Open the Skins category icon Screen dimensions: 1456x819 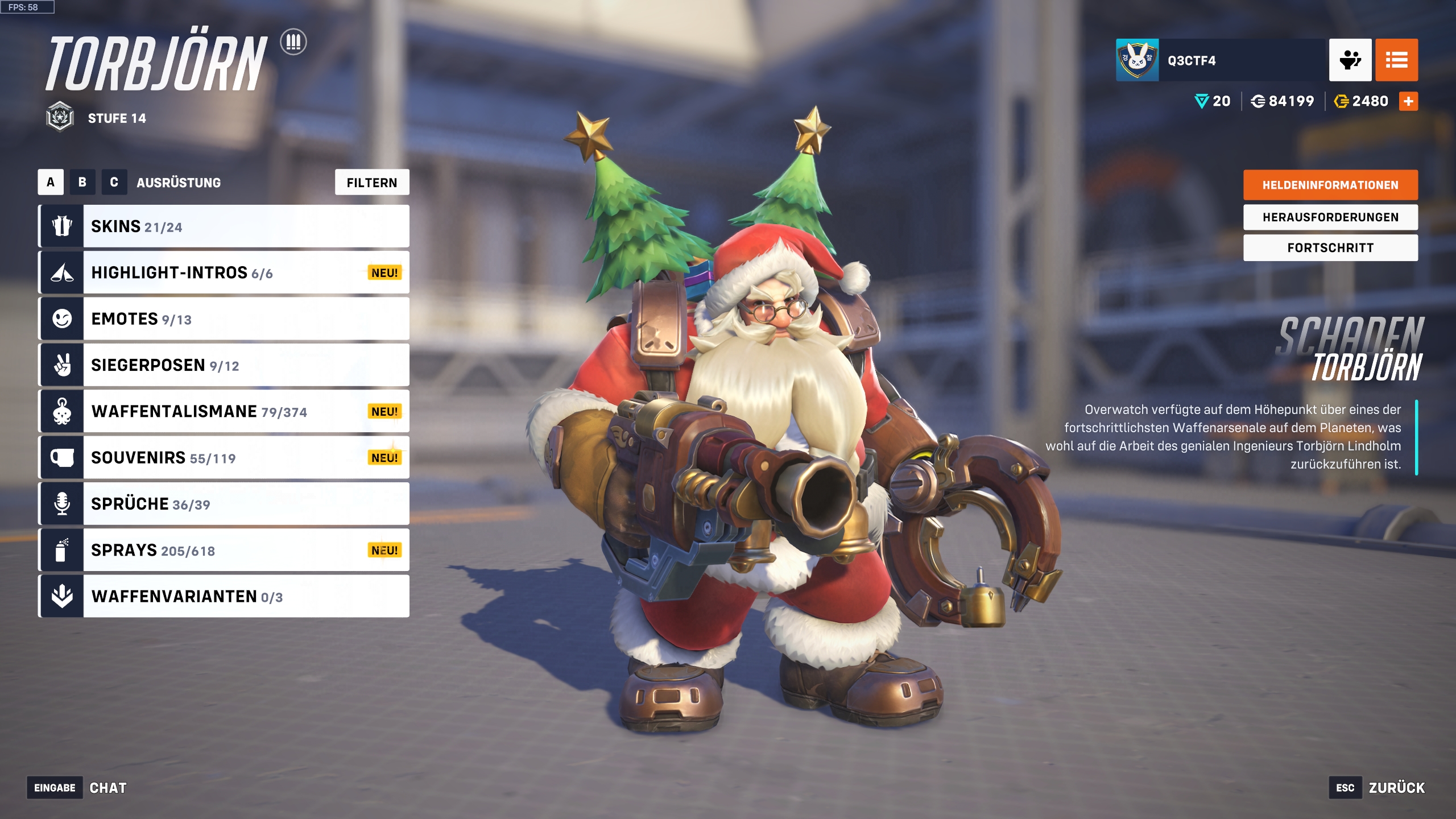63,226
